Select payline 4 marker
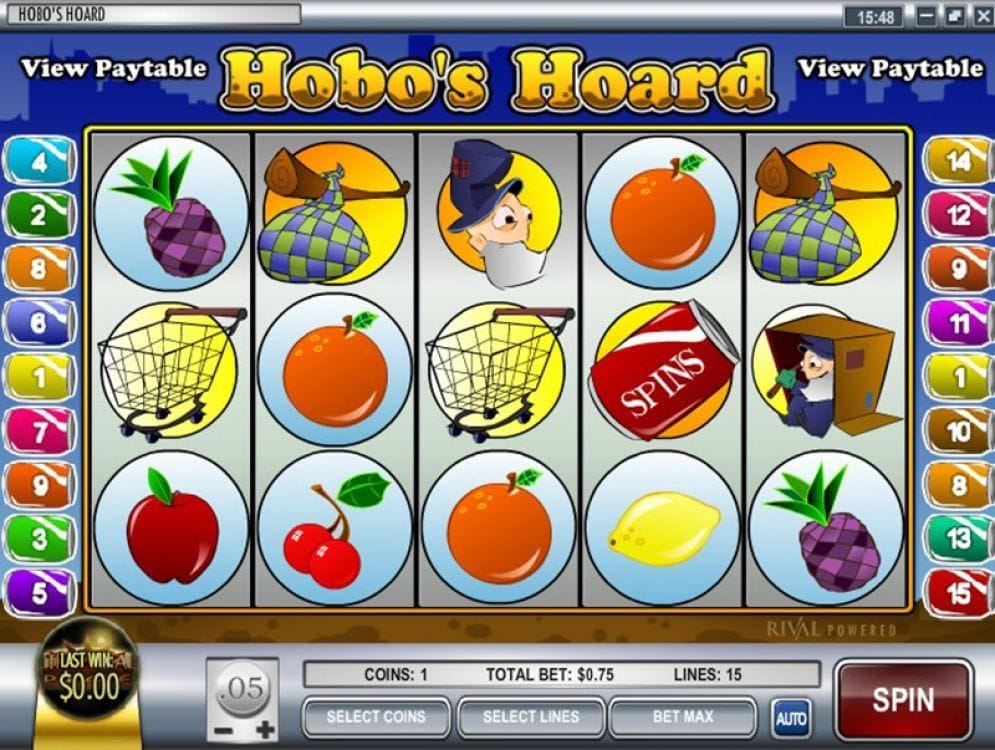Screen dimensions: 995x750 pos(39,161)
